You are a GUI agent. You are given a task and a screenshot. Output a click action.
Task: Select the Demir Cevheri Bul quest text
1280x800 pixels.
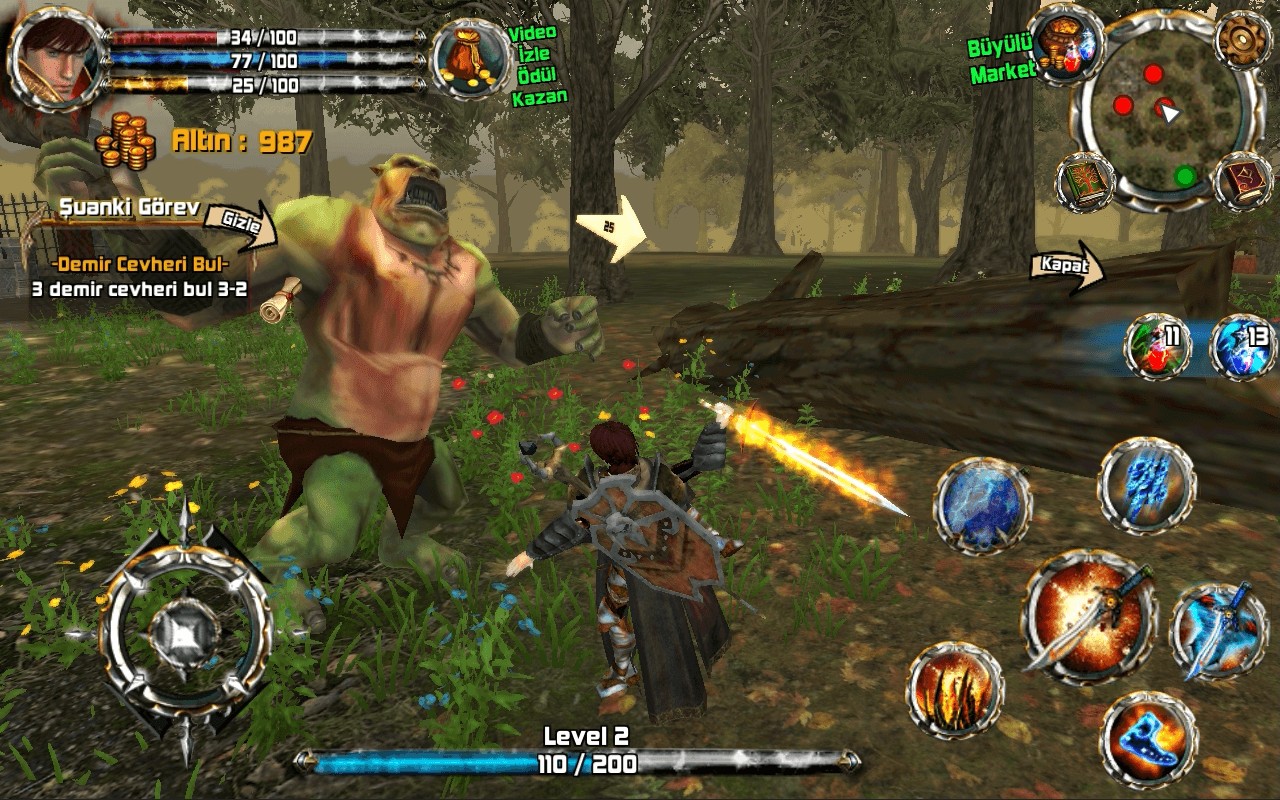click(x=139, y=265)
